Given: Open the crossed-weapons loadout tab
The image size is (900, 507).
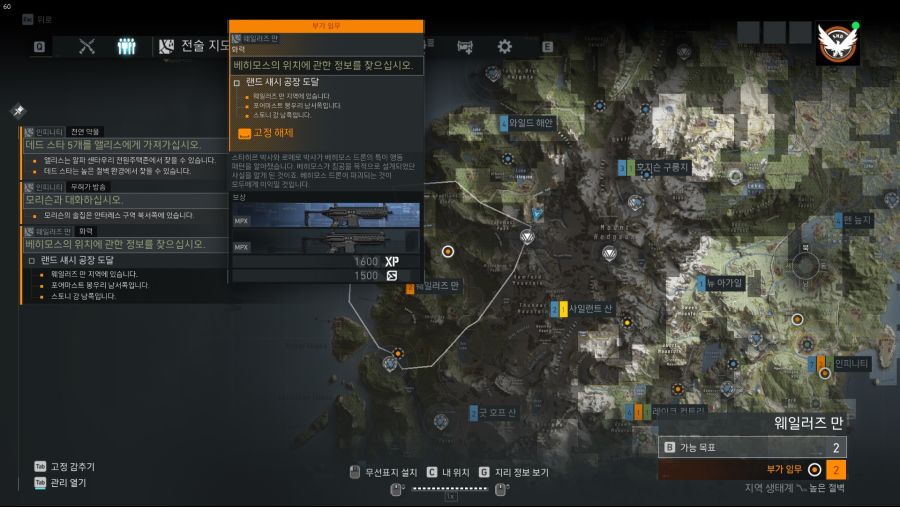Looking at the screenshot, I should tap(87, 46).
